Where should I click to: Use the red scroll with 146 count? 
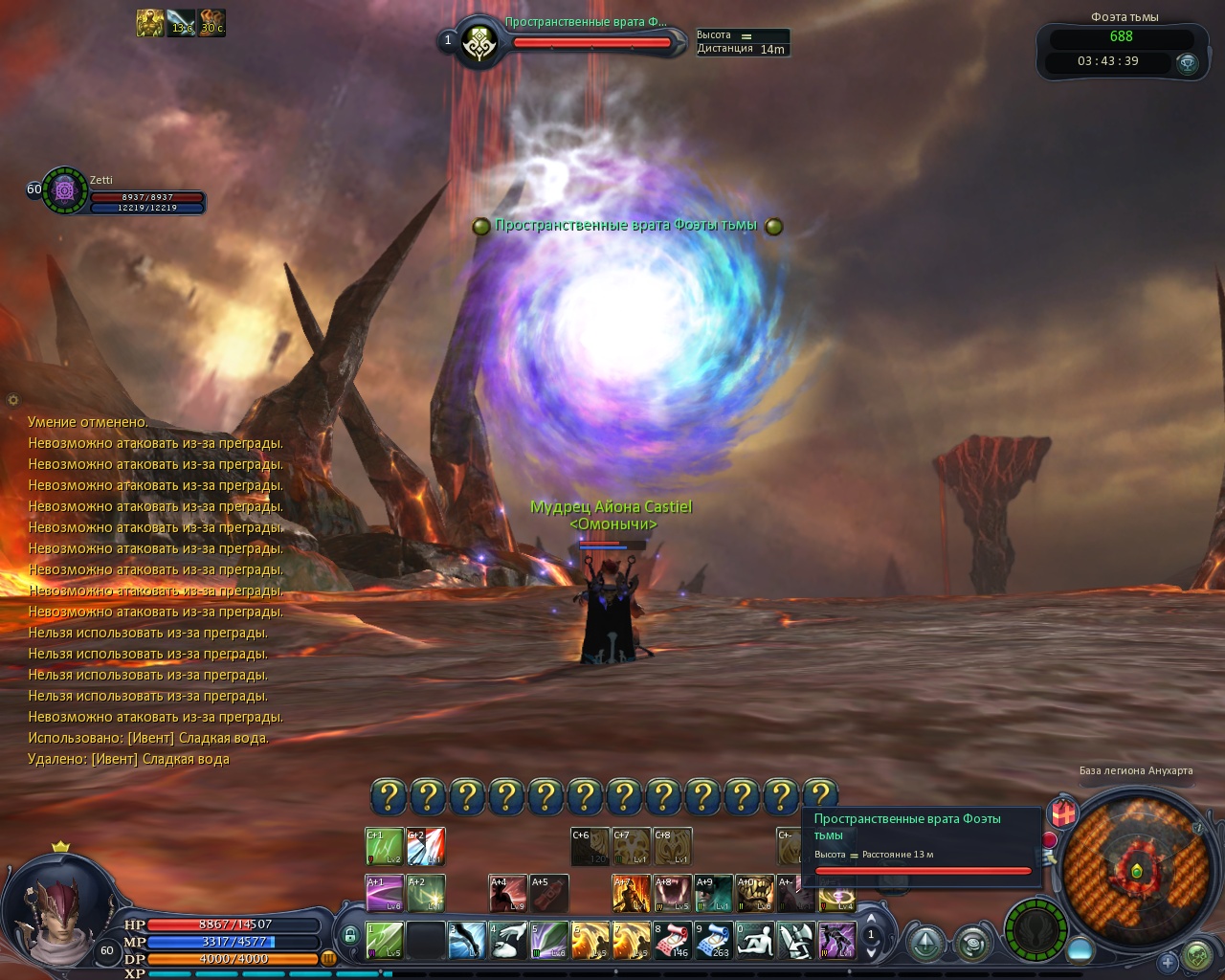(672, 940)
